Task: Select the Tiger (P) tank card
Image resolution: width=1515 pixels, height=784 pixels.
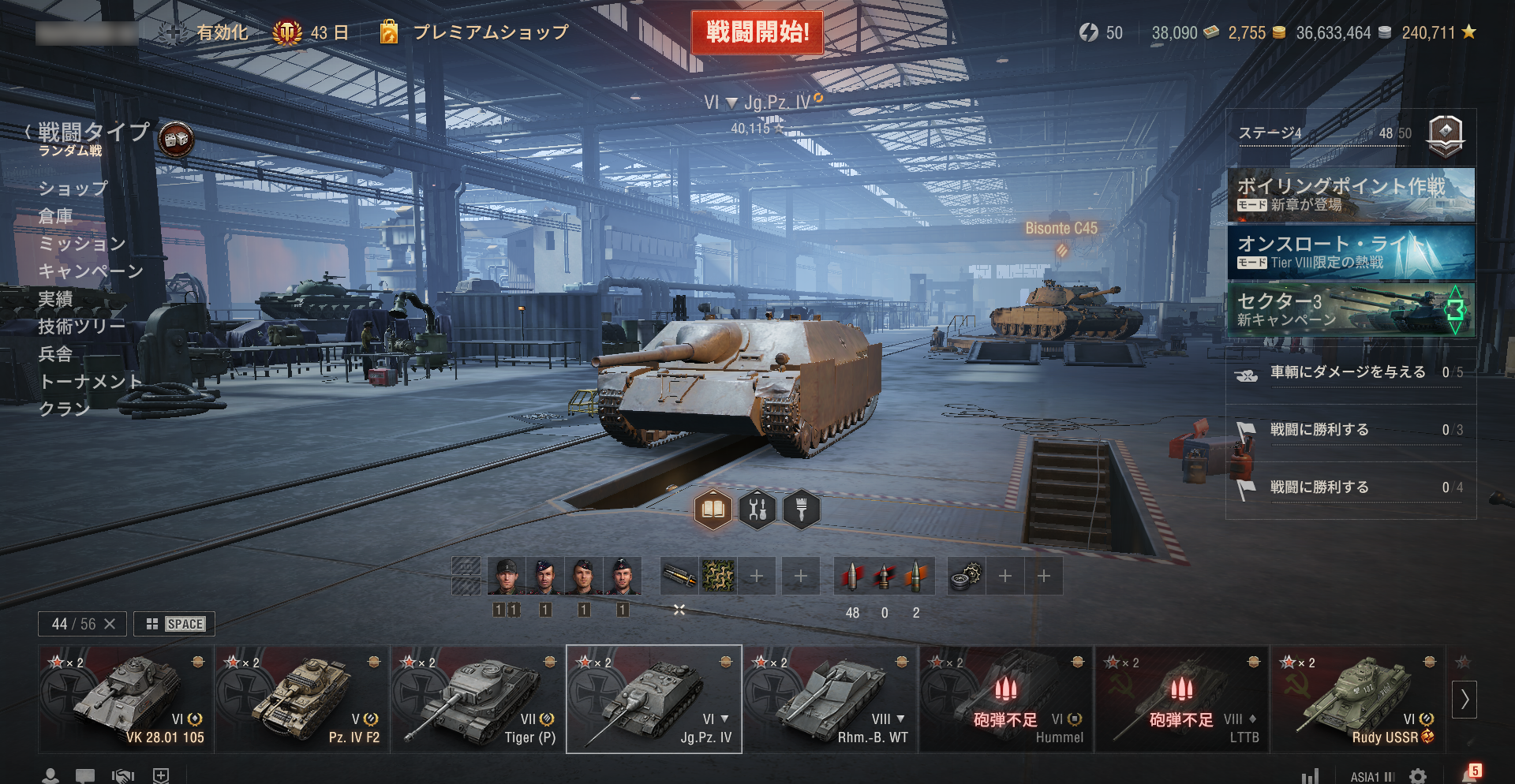Action: tap(478, 699)
